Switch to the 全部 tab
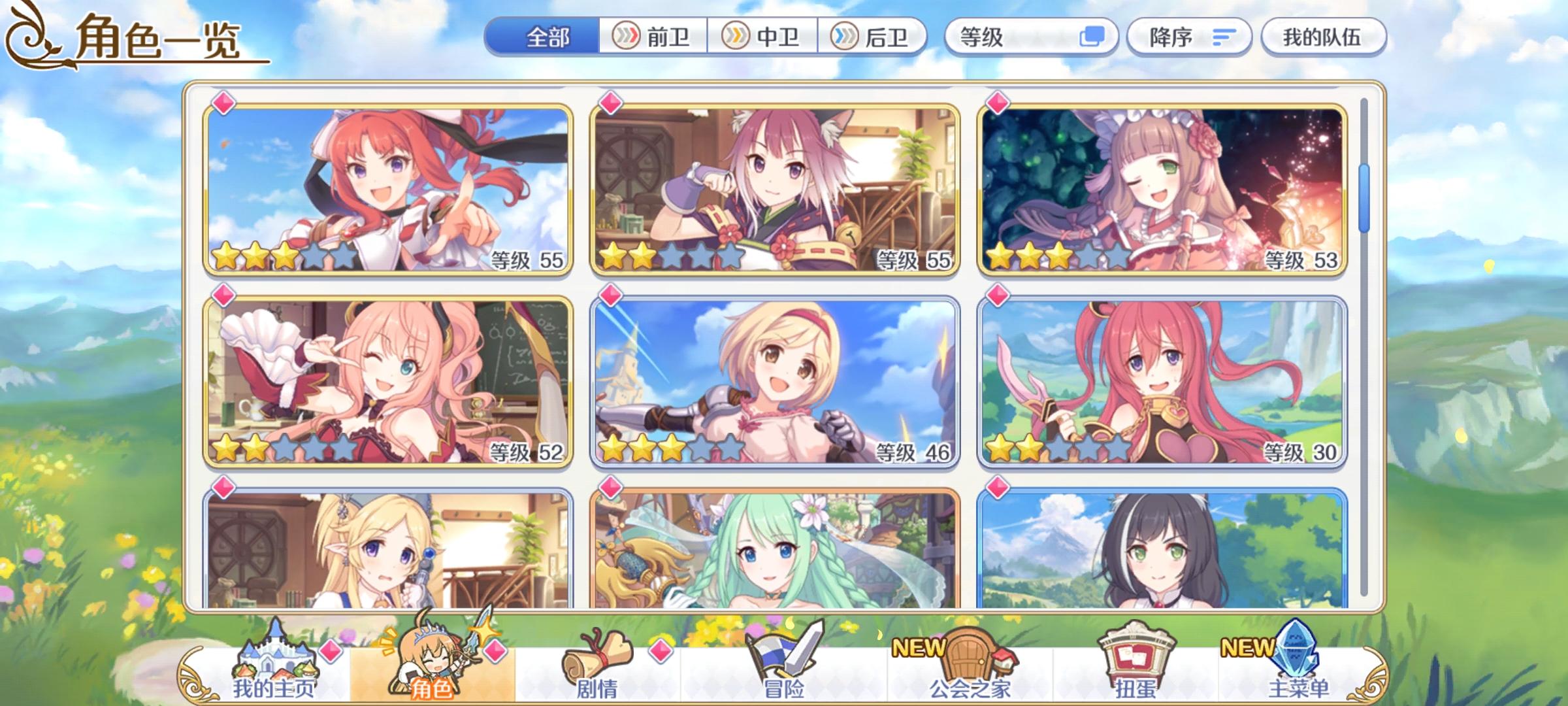This screenshot has width=1568, height=706. [547, 37]
